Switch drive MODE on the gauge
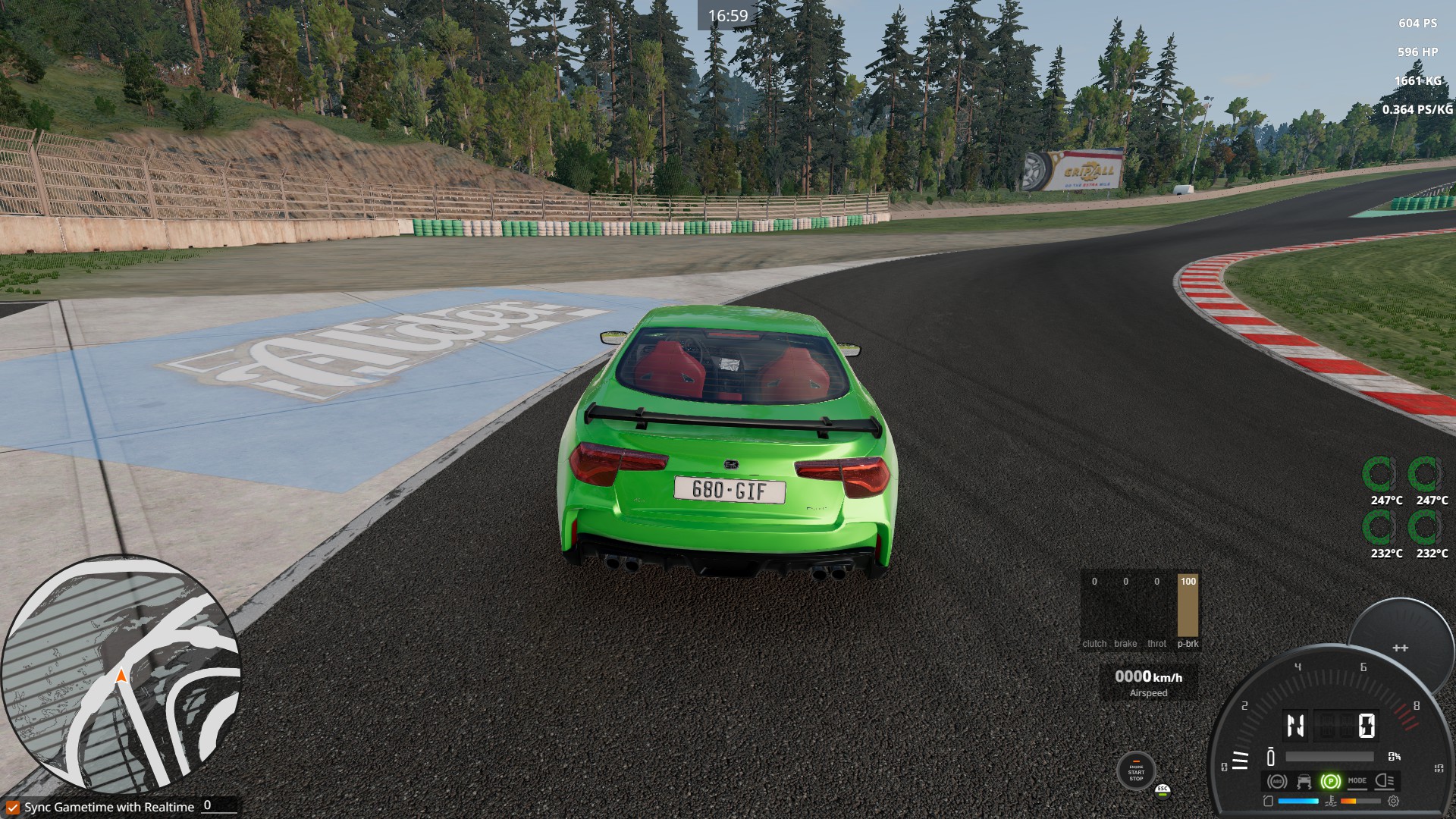The height and width of the screenshot is (819, 1456). tap(1357, 781)
